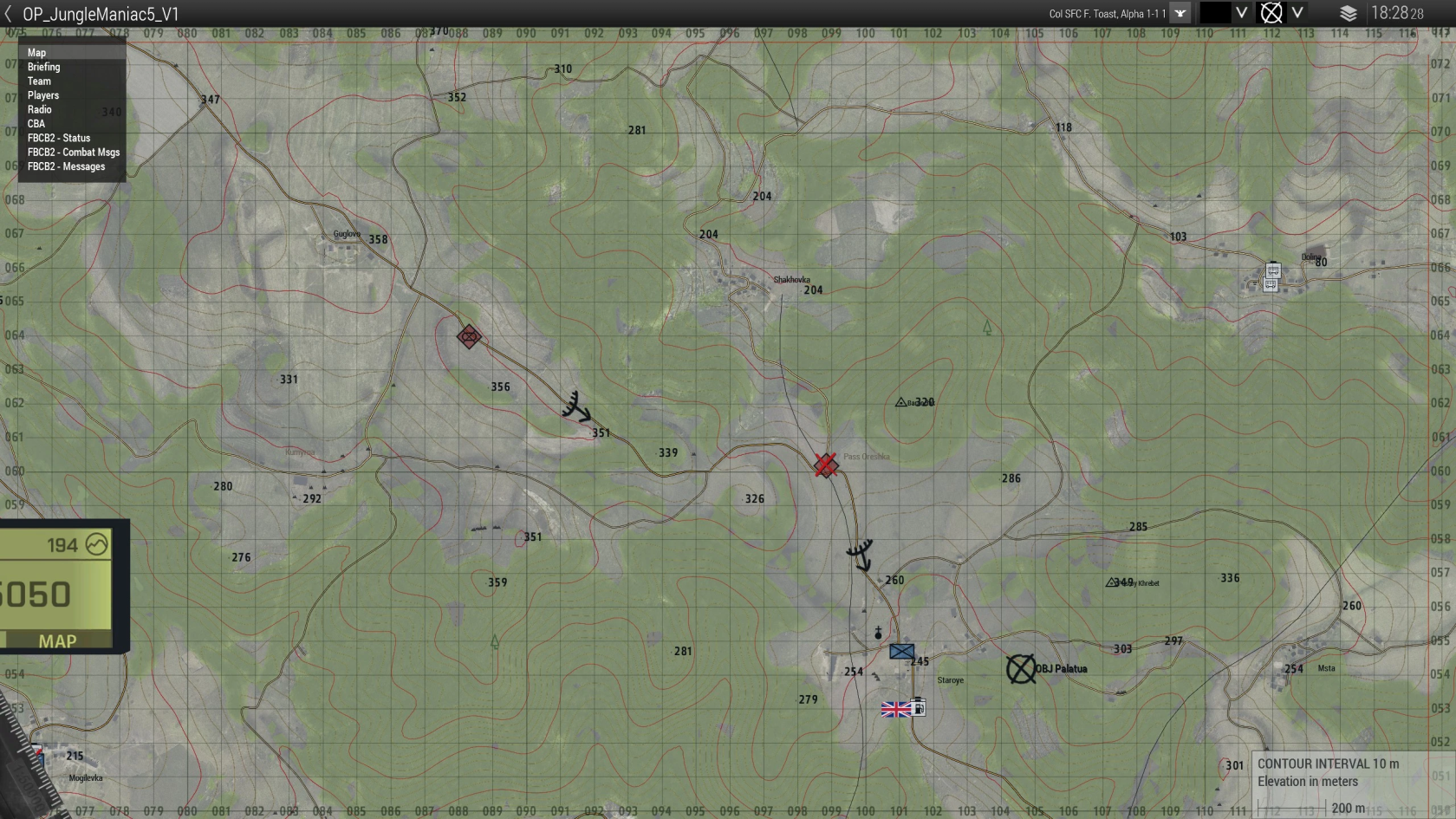Click the OBJ Palatua objective marker
The image size is (1456, 819).
[x=1023, y=669]
